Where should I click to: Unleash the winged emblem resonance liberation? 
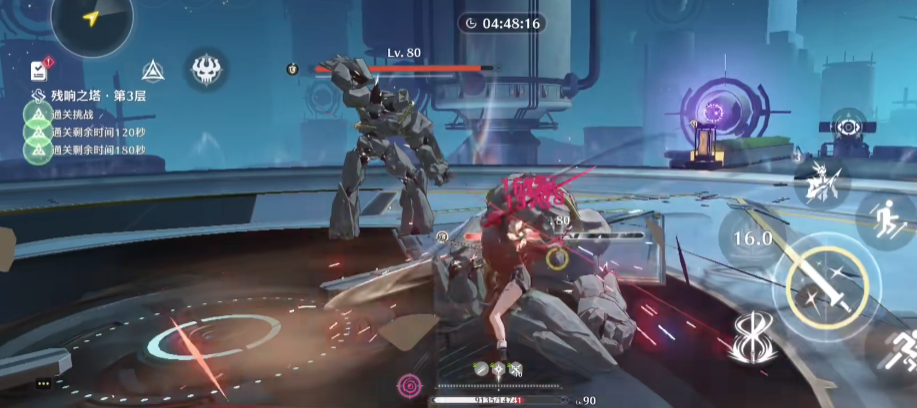point(753,340)
